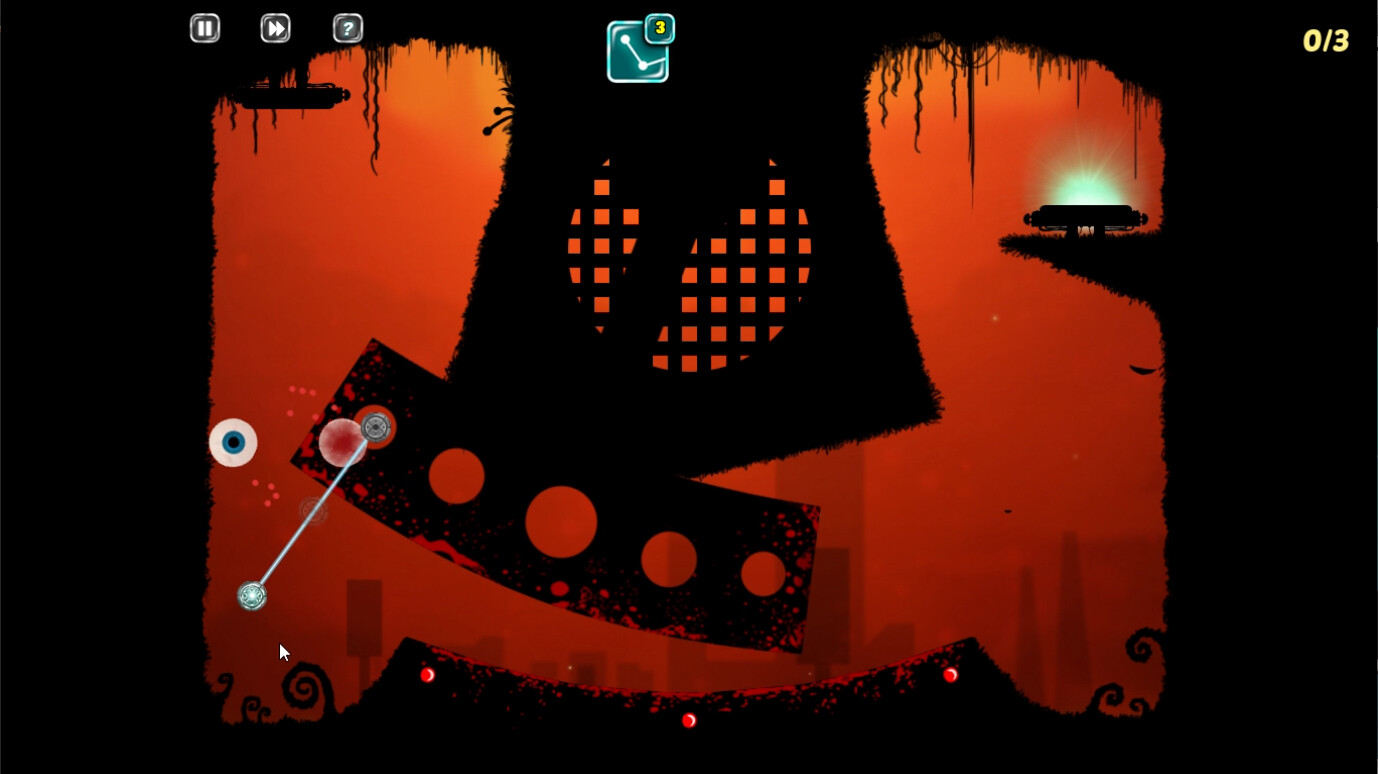Click the glowing anchor node at rope's end

[251, 595]
